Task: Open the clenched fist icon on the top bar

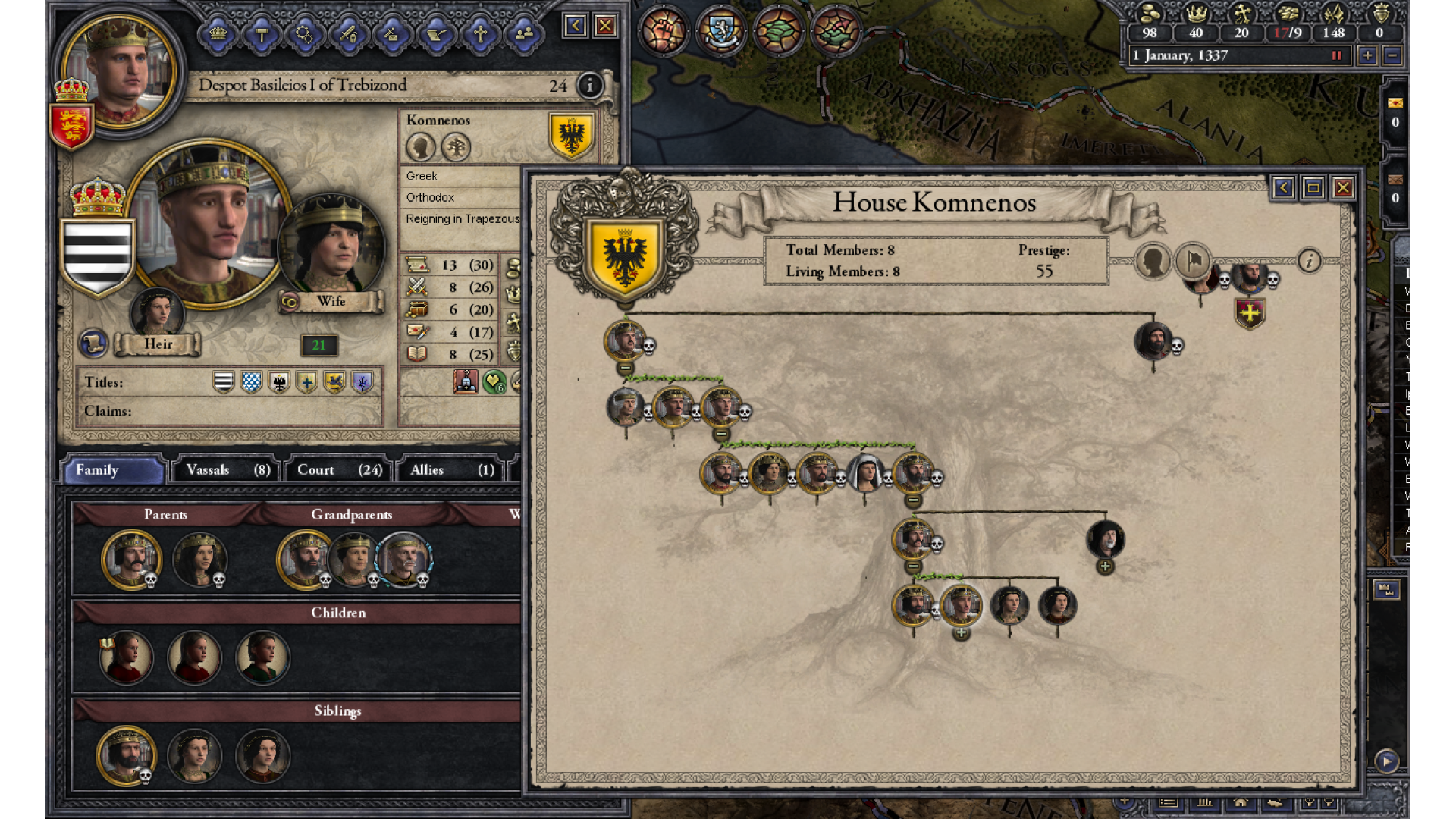Action: pyautogui.click(x=663, y=31)
